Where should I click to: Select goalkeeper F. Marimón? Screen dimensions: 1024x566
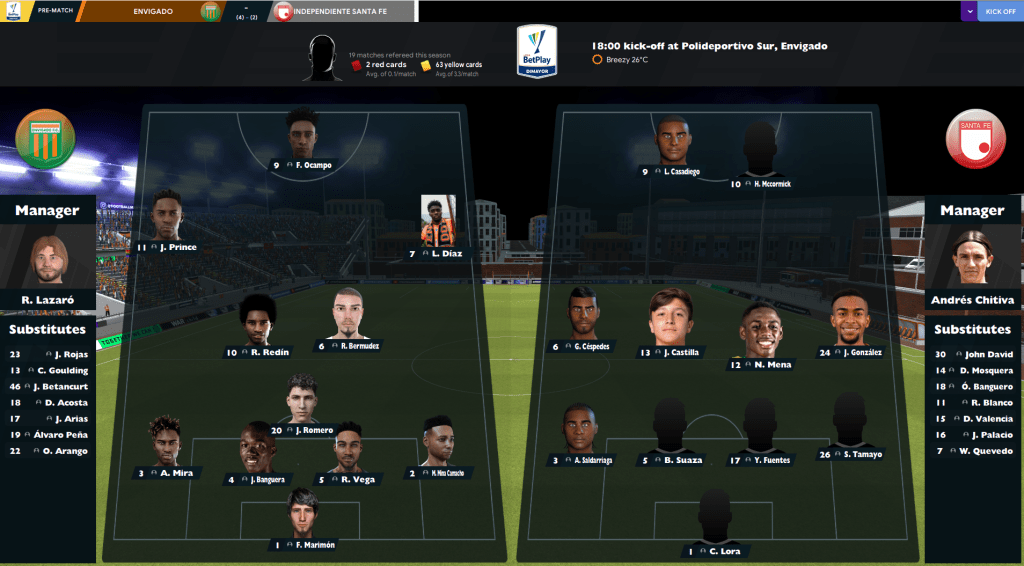click(302, 513)
